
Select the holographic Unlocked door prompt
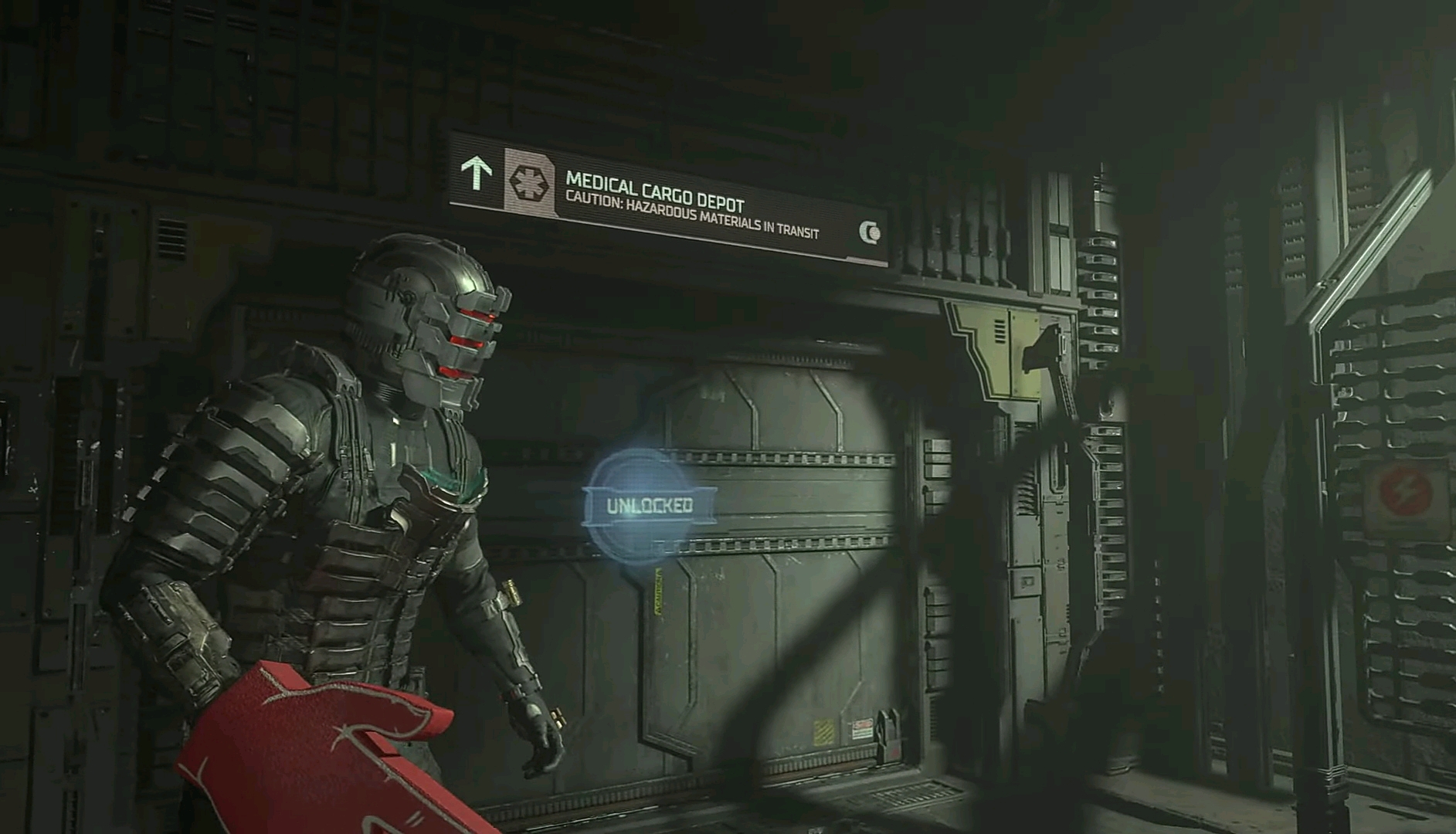649,506
